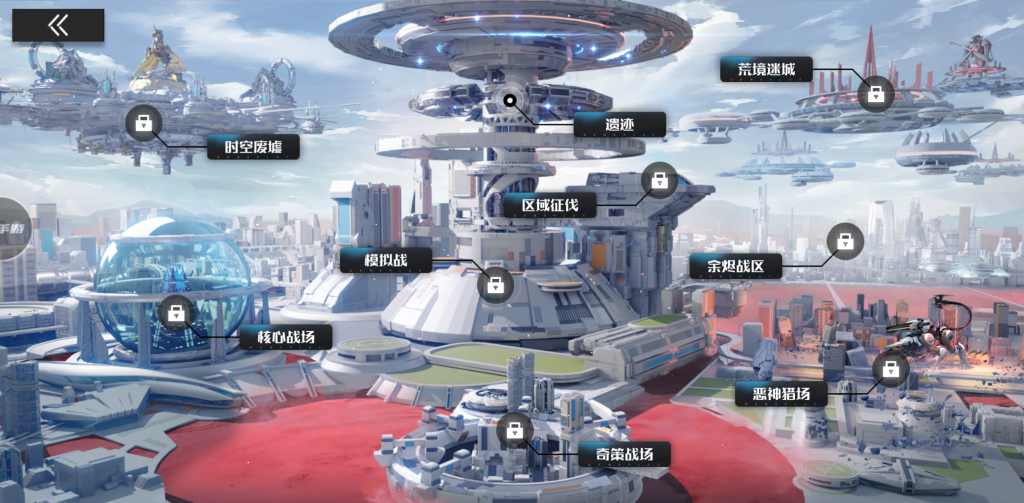Select the 模拟战 mode label

coord(385,261)
